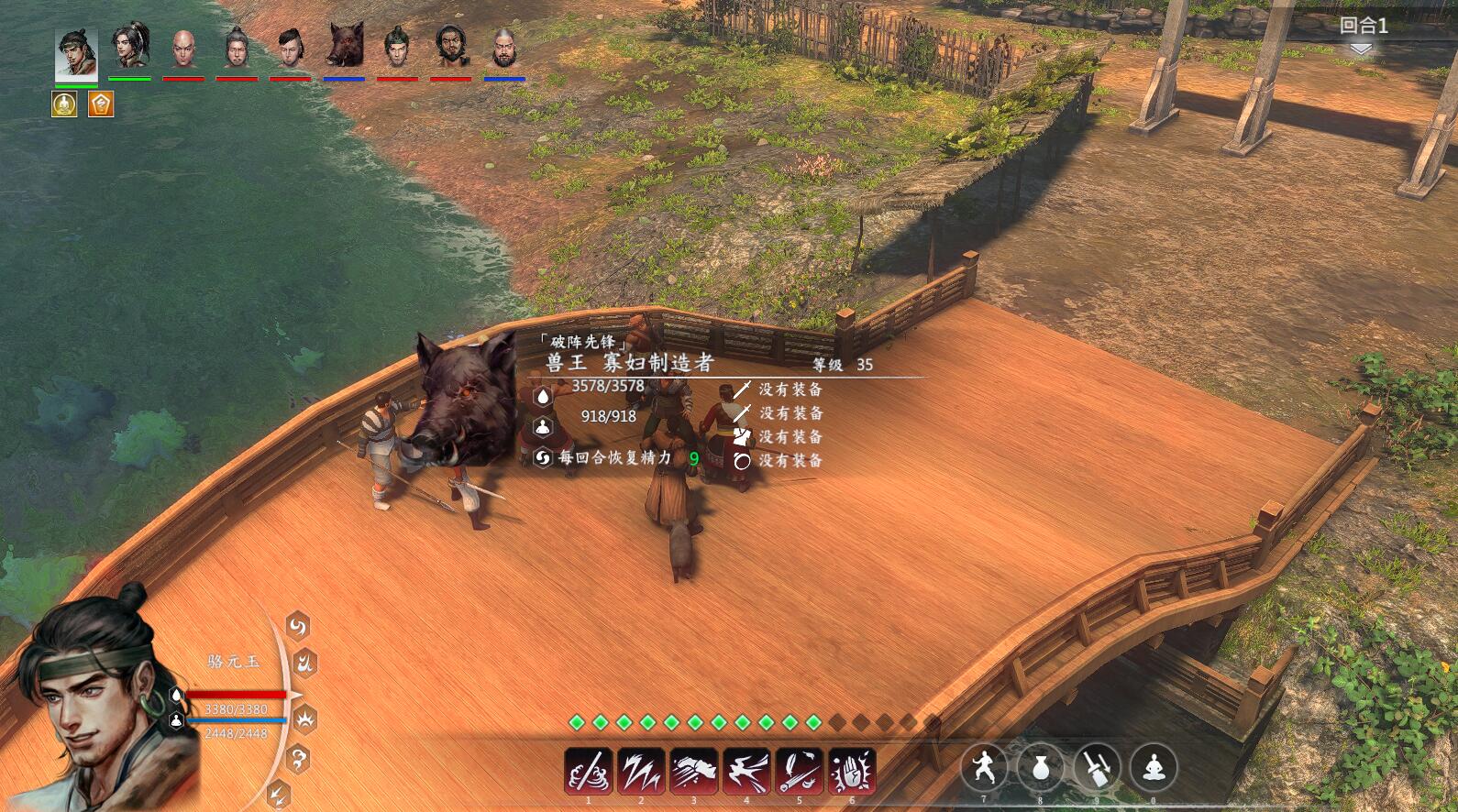Use the palm strike skill in slot 6
Viewport: 1458px width, 812px height.
coord(852,771)
